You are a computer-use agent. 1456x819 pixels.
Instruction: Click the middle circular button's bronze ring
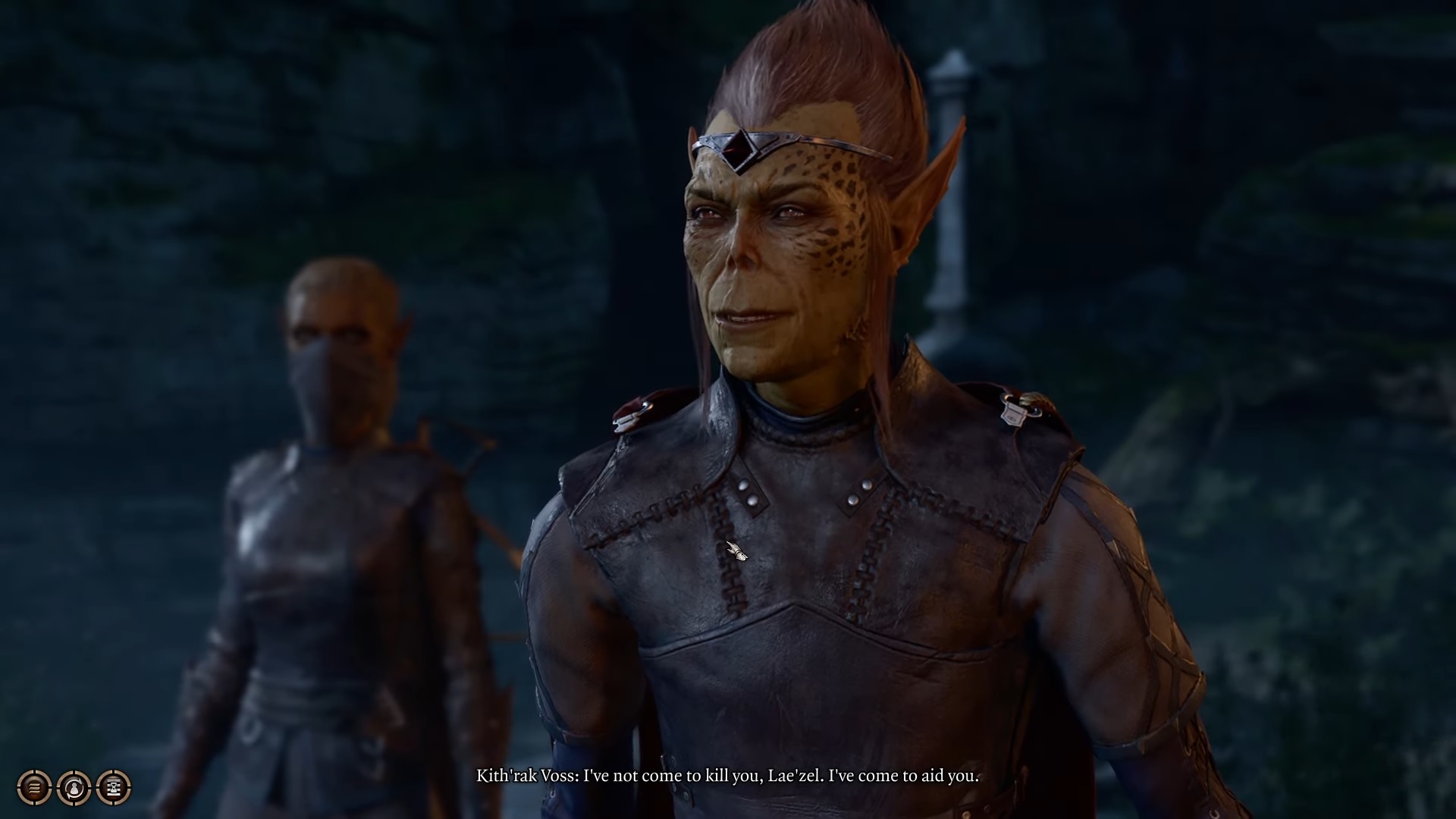[x=74, y=773]
